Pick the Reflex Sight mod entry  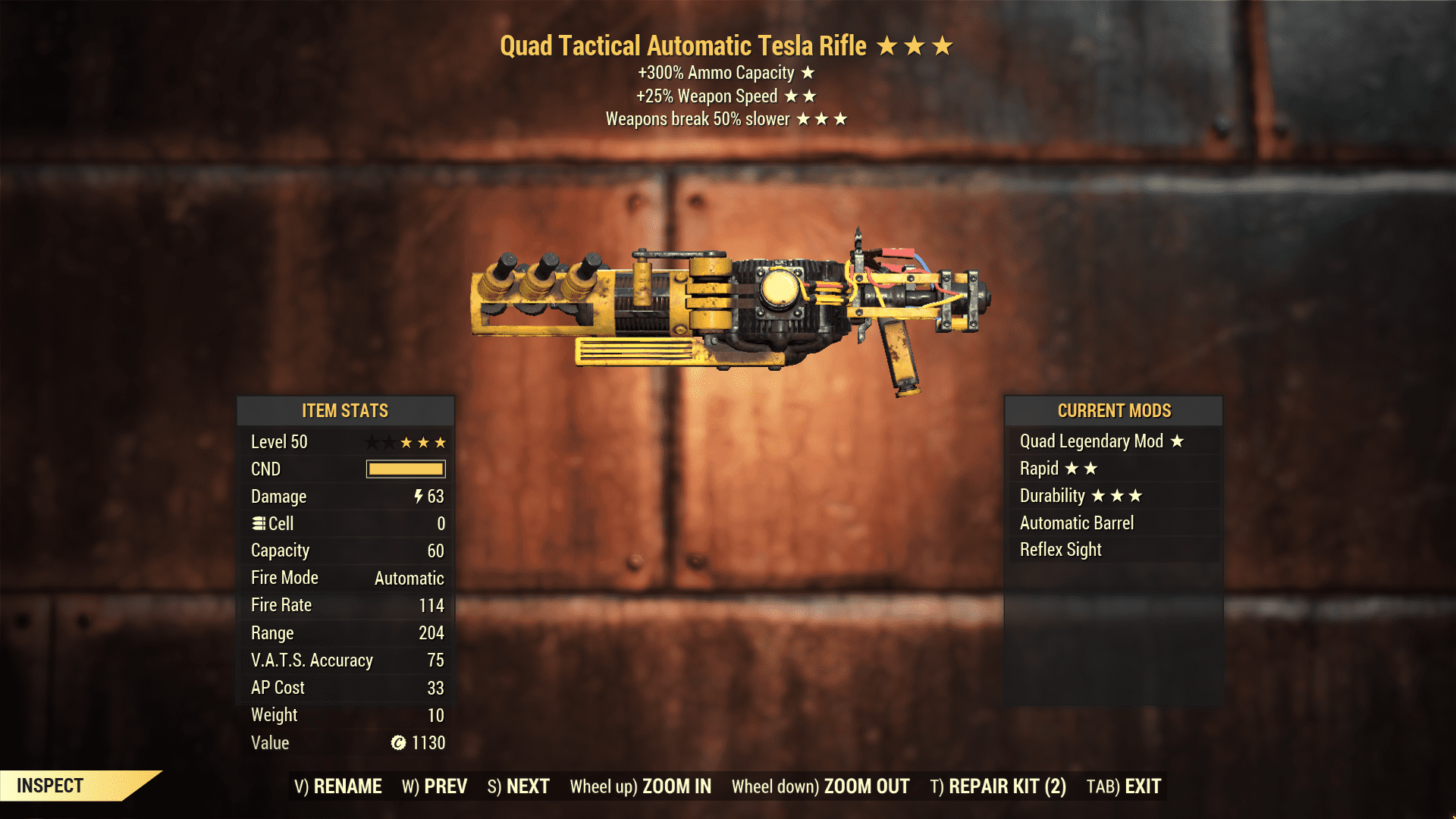1060,550
